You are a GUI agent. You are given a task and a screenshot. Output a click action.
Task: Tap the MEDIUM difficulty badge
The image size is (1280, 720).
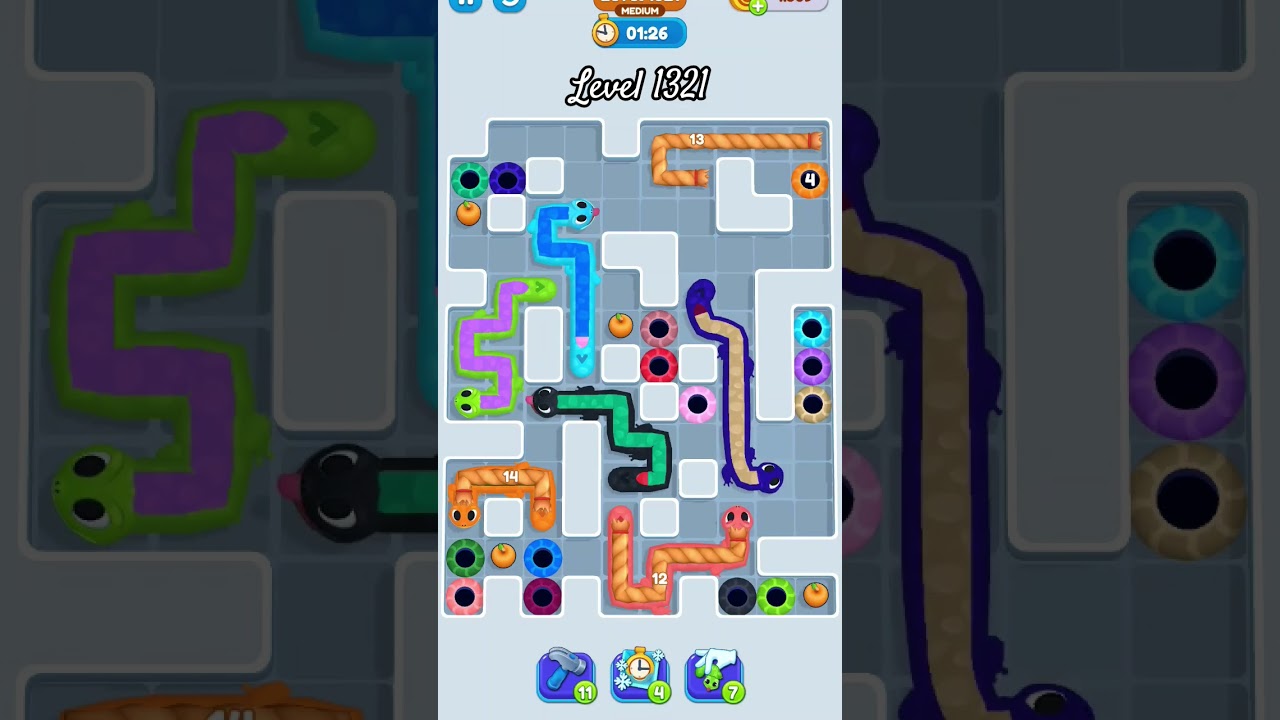[638, 10]
